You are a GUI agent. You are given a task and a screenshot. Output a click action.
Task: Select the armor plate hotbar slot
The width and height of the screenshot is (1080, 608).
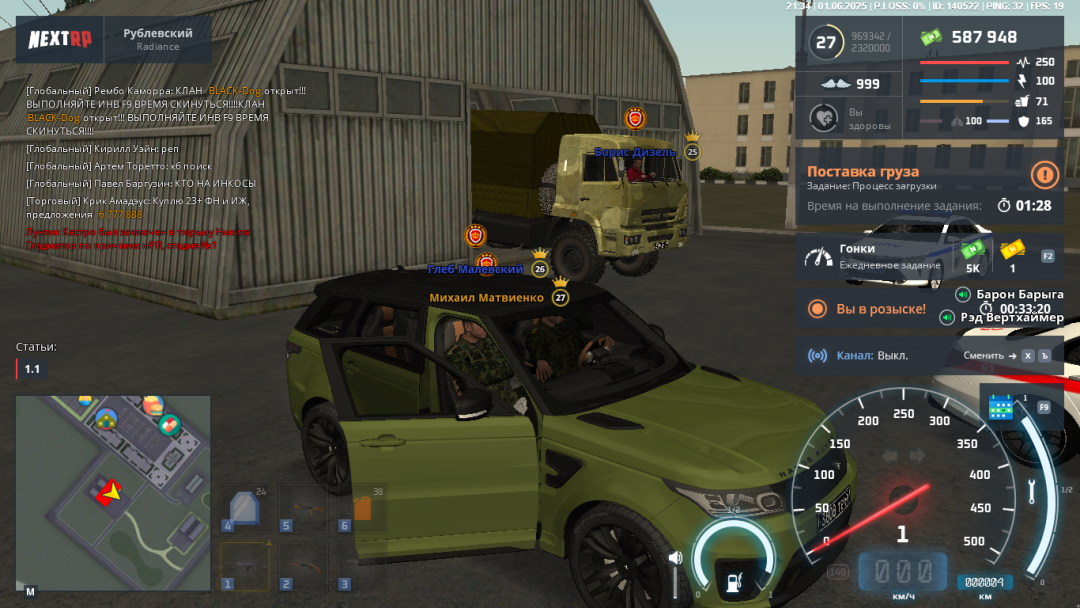[244, 510]
